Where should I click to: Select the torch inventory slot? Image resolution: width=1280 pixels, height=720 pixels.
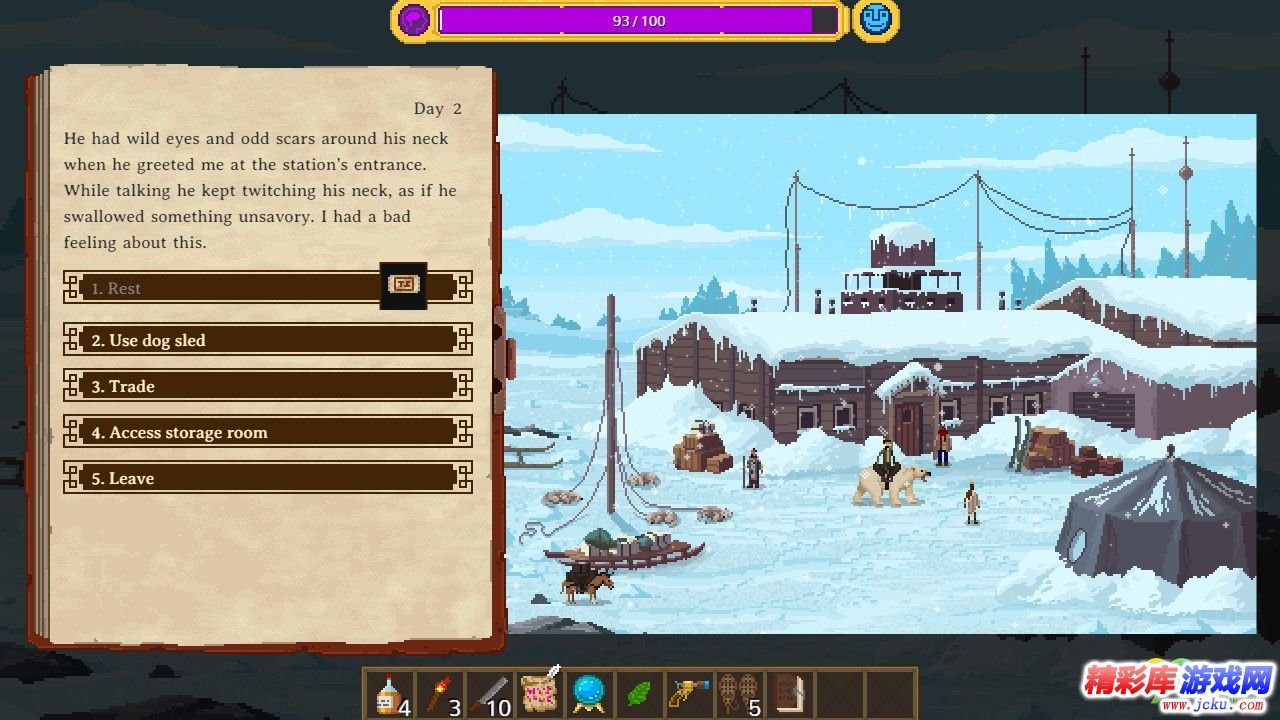[440, 694]
